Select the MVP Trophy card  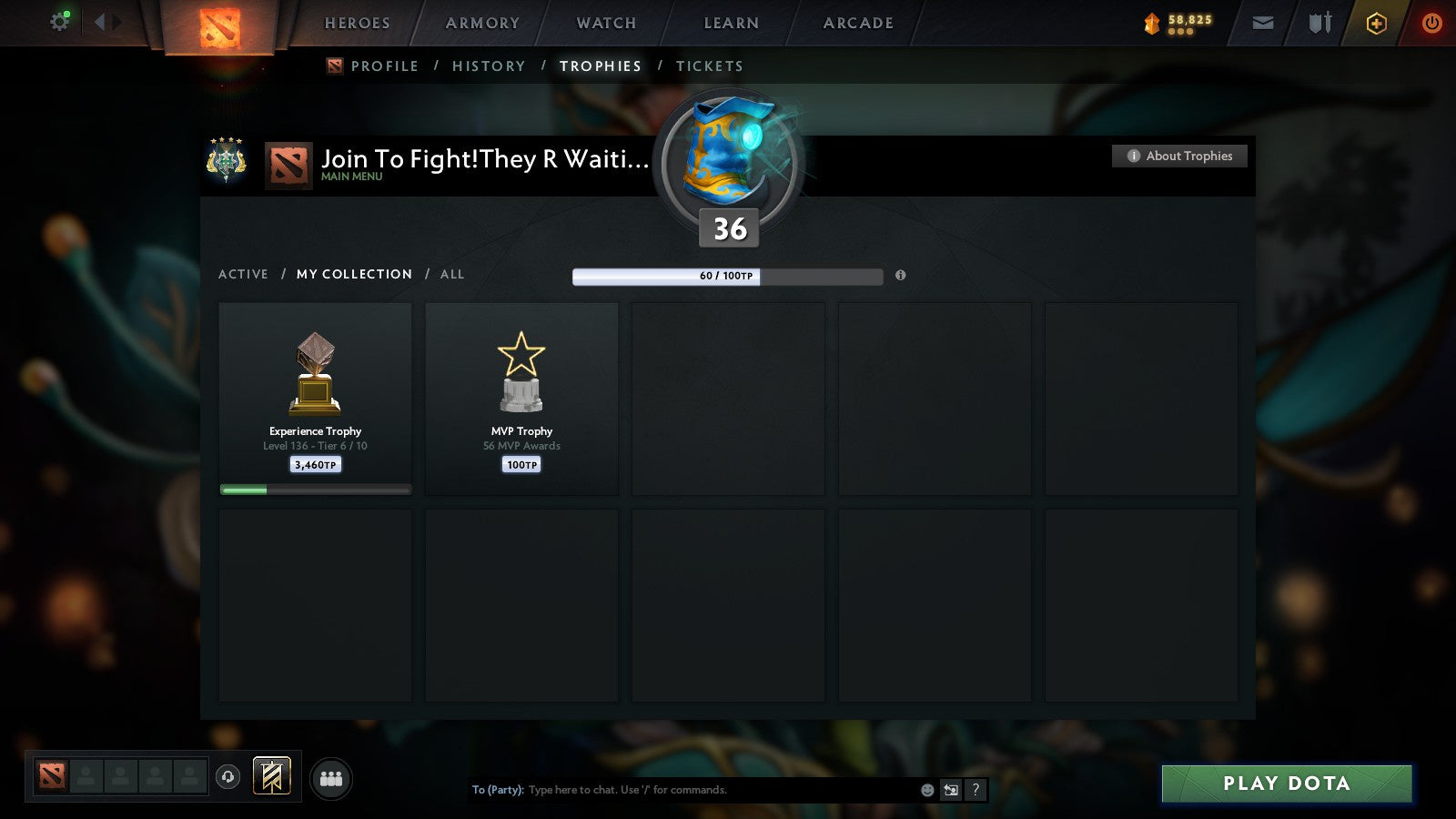click(521, 399)
